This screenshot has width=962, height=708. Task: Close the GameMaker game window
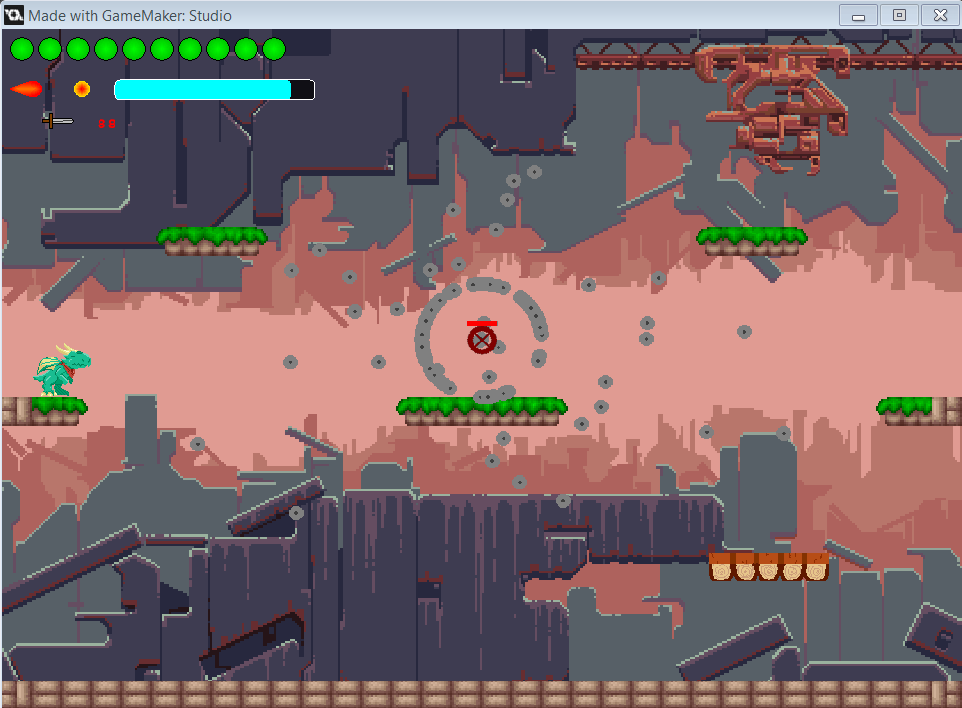pos(939,15)
